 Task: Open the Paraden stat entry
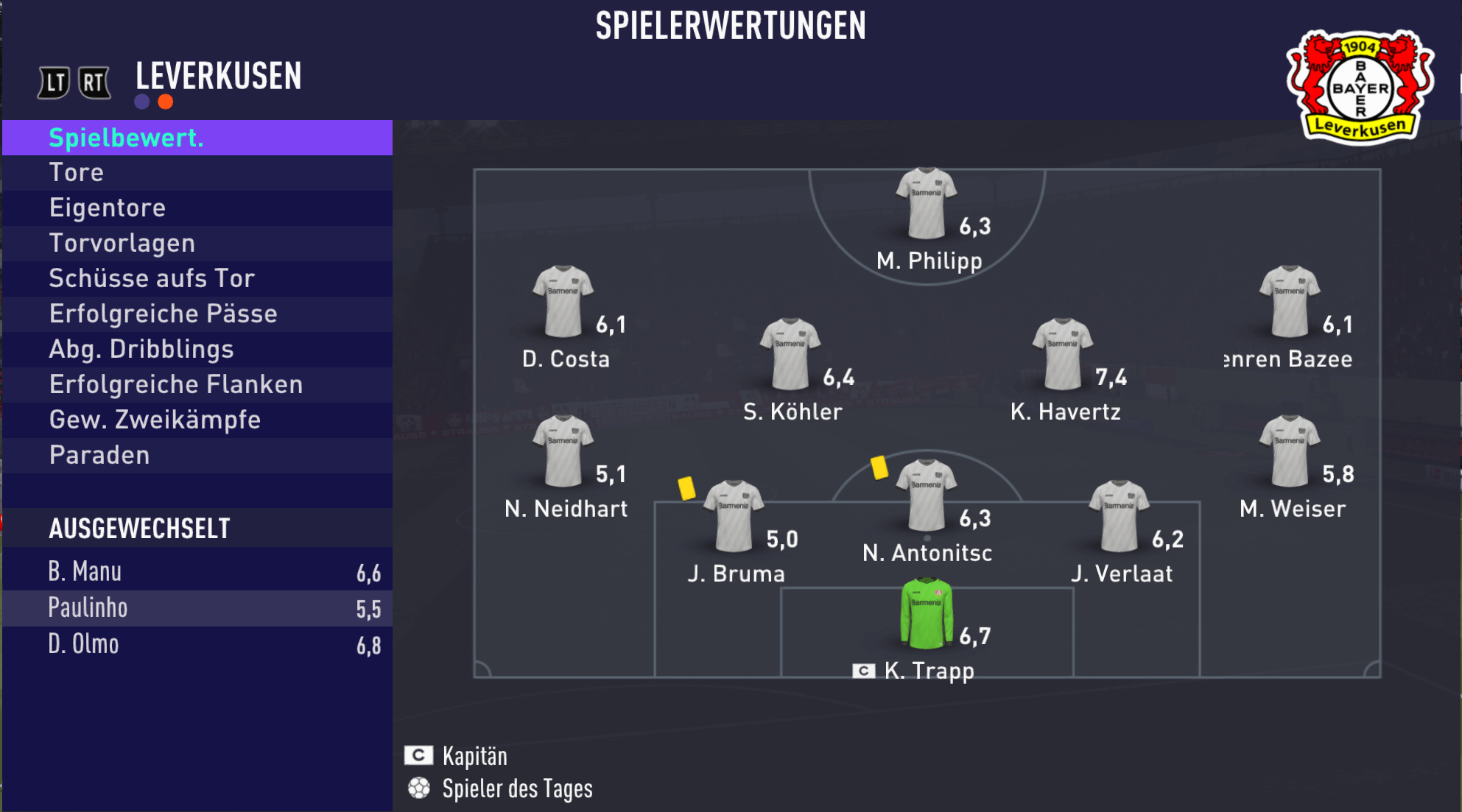[197, 456]
